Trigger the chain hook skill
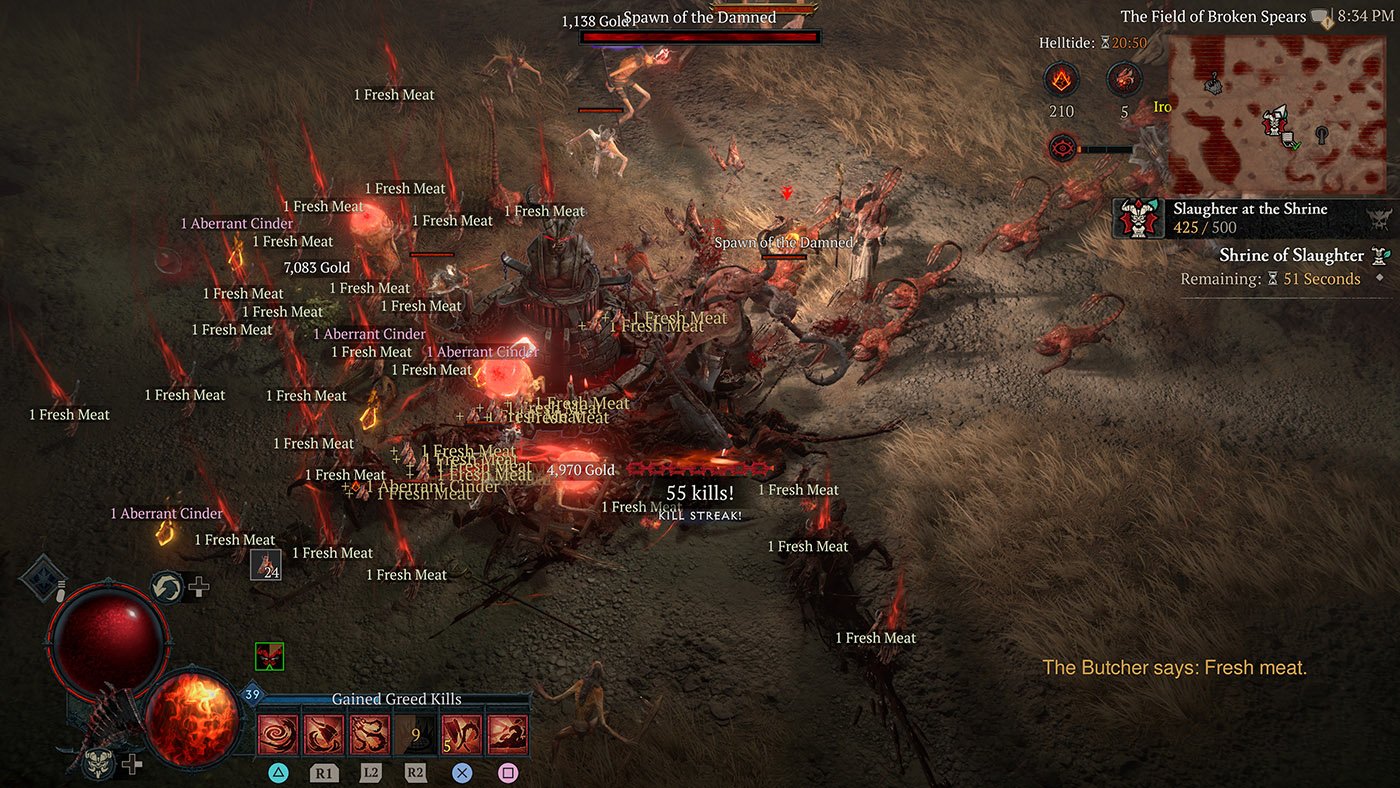 [369, 736]
